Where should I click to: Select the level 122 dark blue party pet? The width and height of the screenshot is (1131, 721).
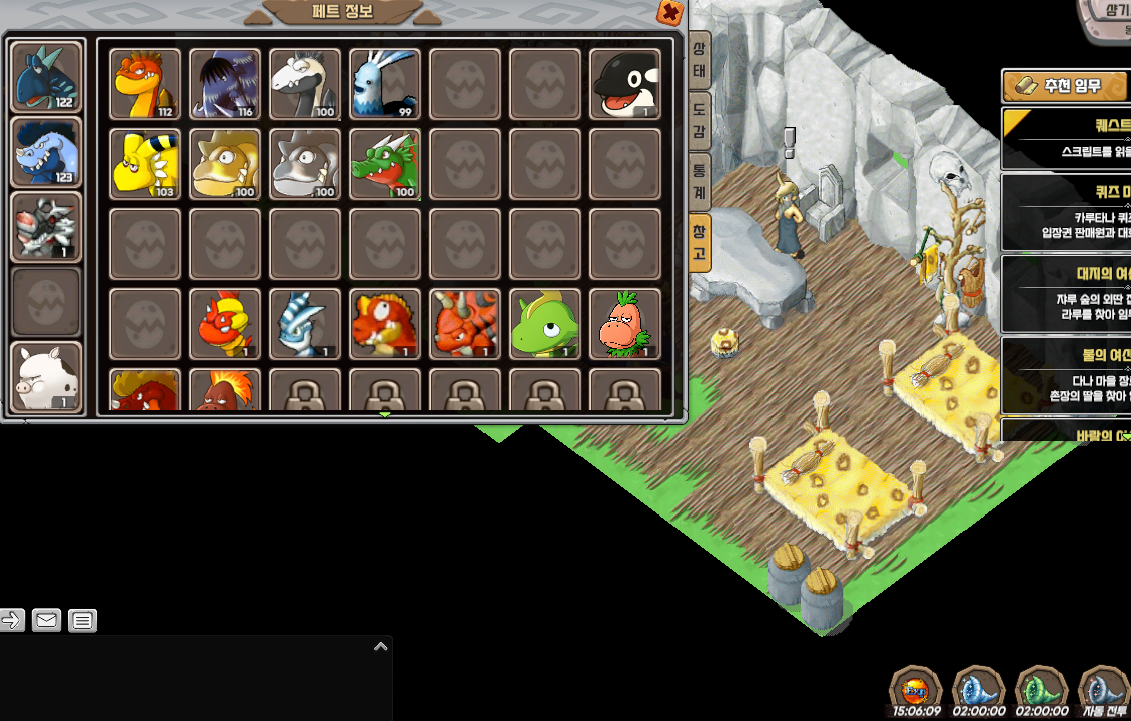tap(46, 77)
